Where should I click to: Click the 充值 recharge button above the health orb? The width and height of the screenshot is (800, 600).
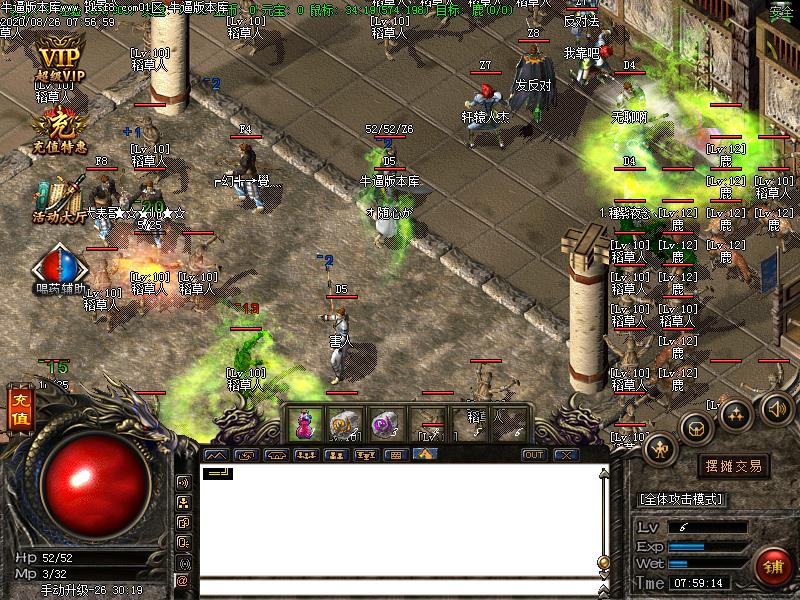pyautogui.click(x=19, y=410)
